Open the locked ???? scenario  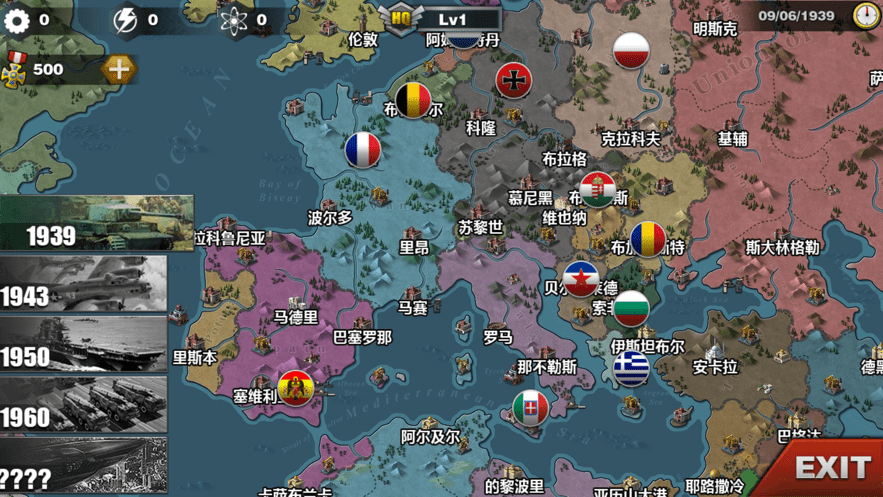[83, 465]
